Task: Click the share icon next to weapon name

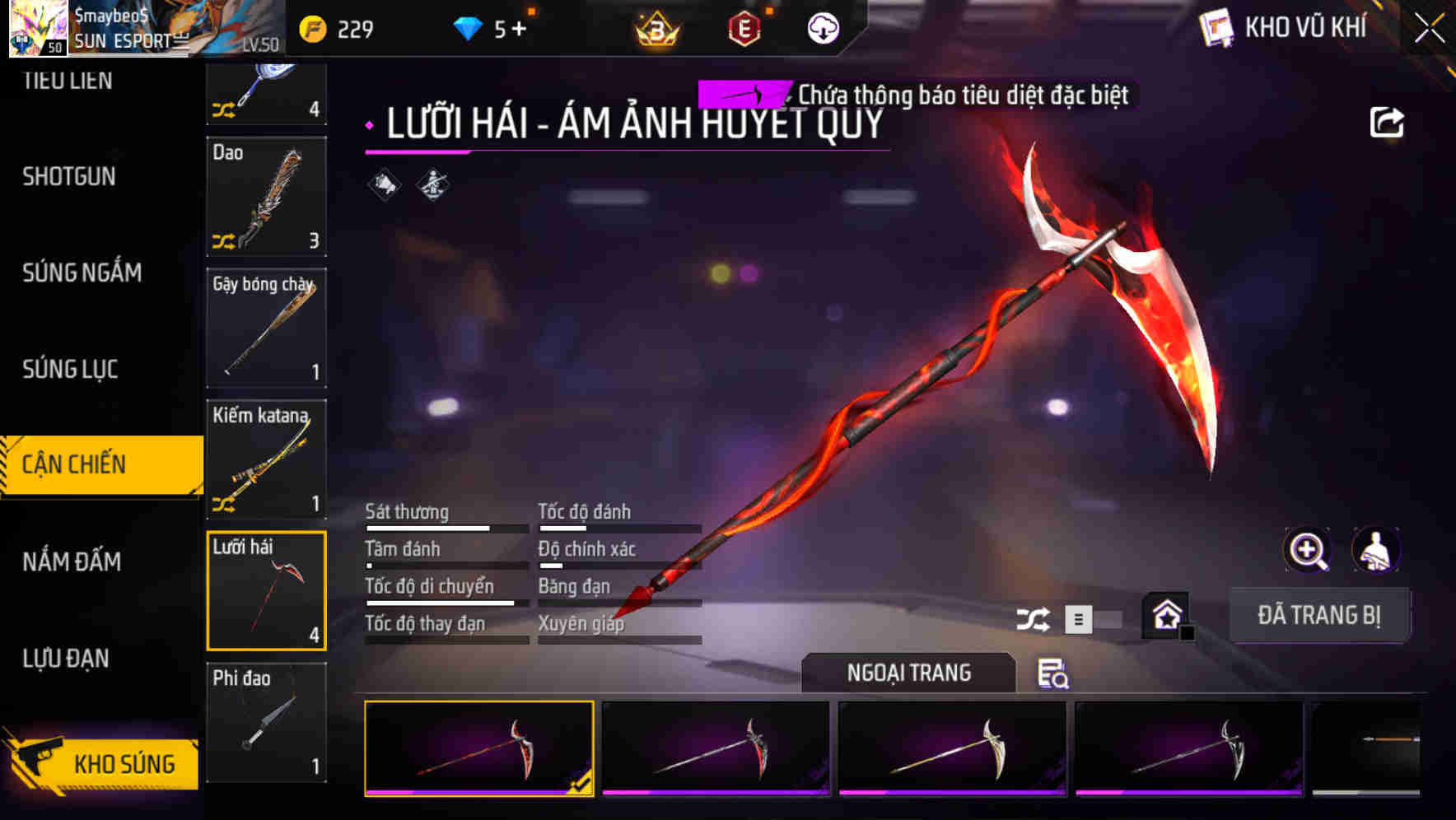Action: pyautogui.click(x=1388, y=122)
